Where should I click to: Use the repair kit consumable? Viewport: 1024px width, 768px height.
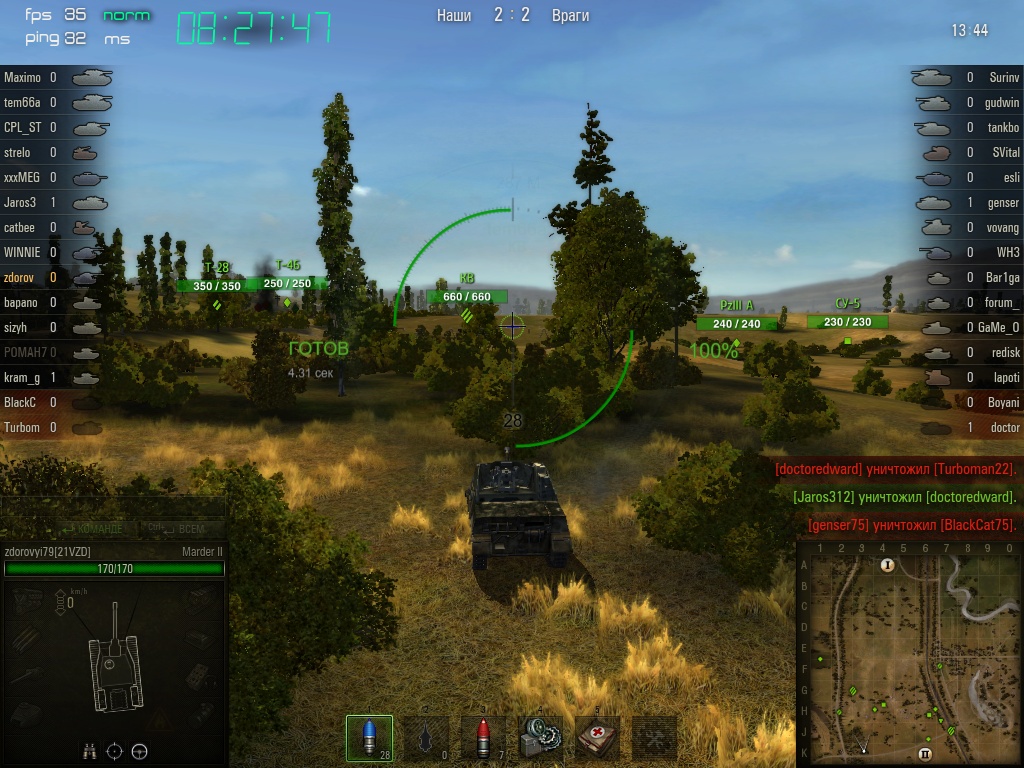(541, 738)
